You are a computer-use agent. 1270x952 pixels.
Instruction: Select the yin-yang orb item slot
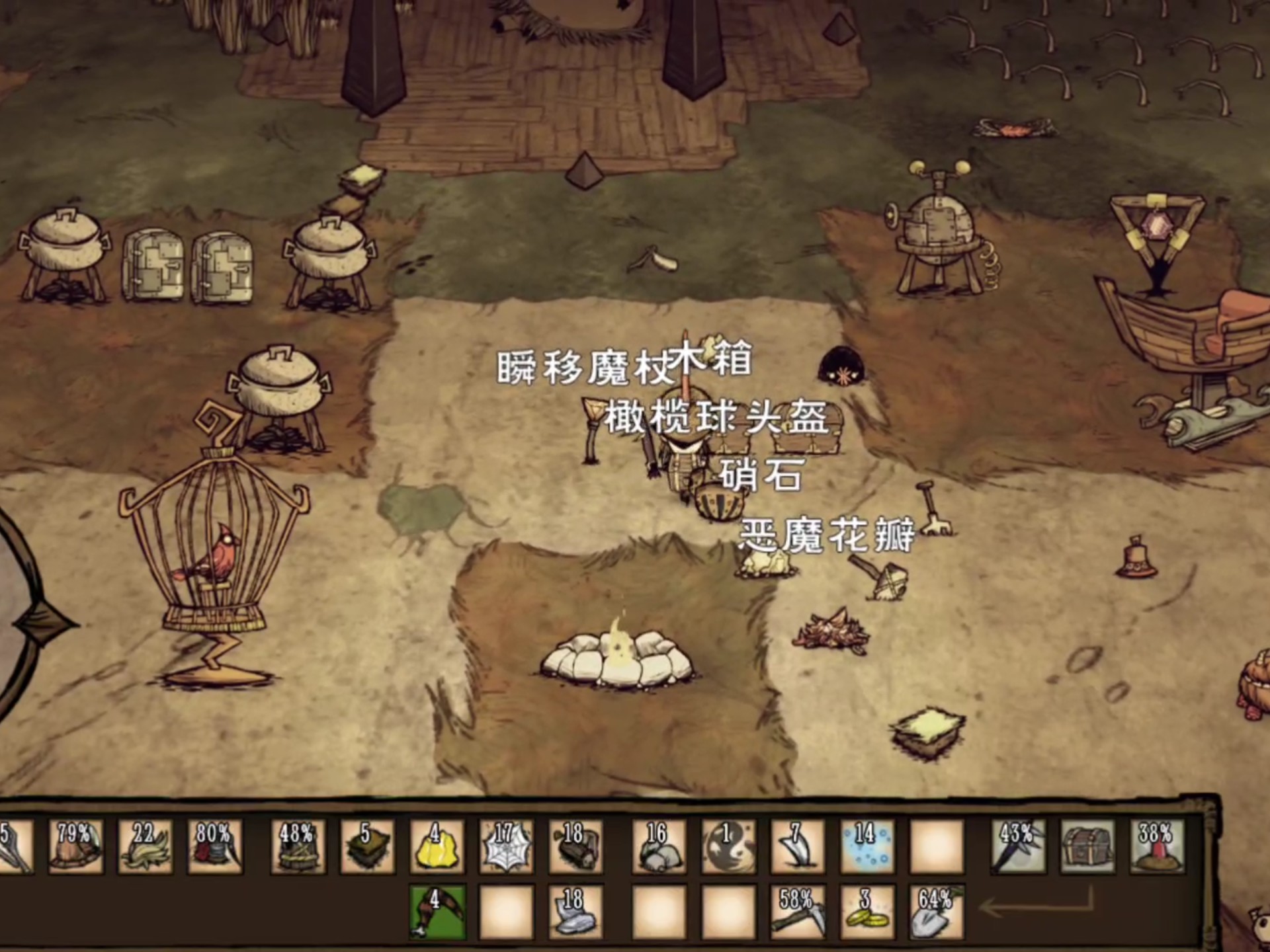[x=728, y=848]
